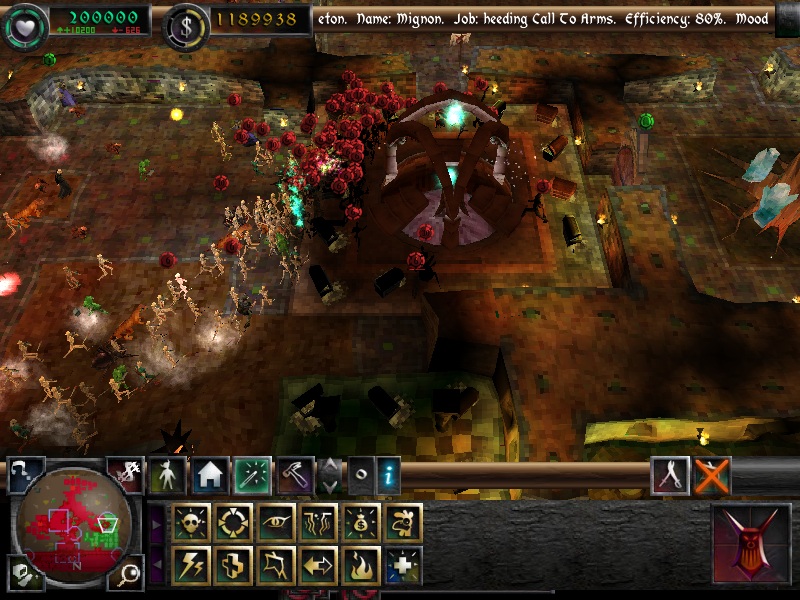Click the orange X sell button

[x=712, y=476]
